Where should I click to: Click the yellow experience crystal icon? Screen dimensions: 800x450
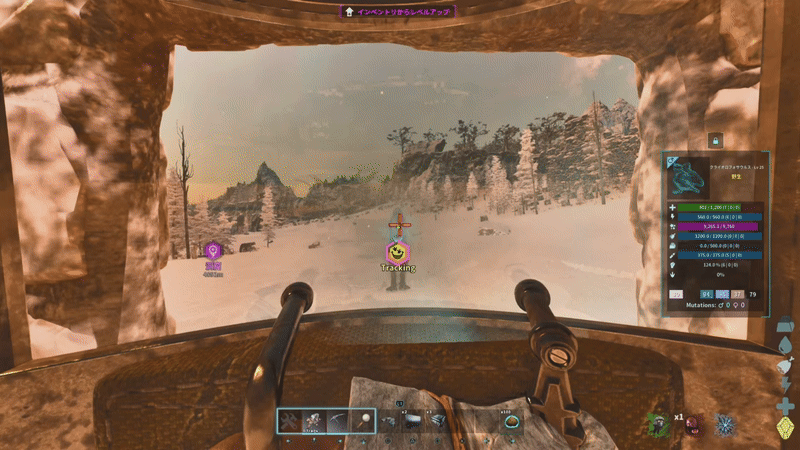point(786,429)
